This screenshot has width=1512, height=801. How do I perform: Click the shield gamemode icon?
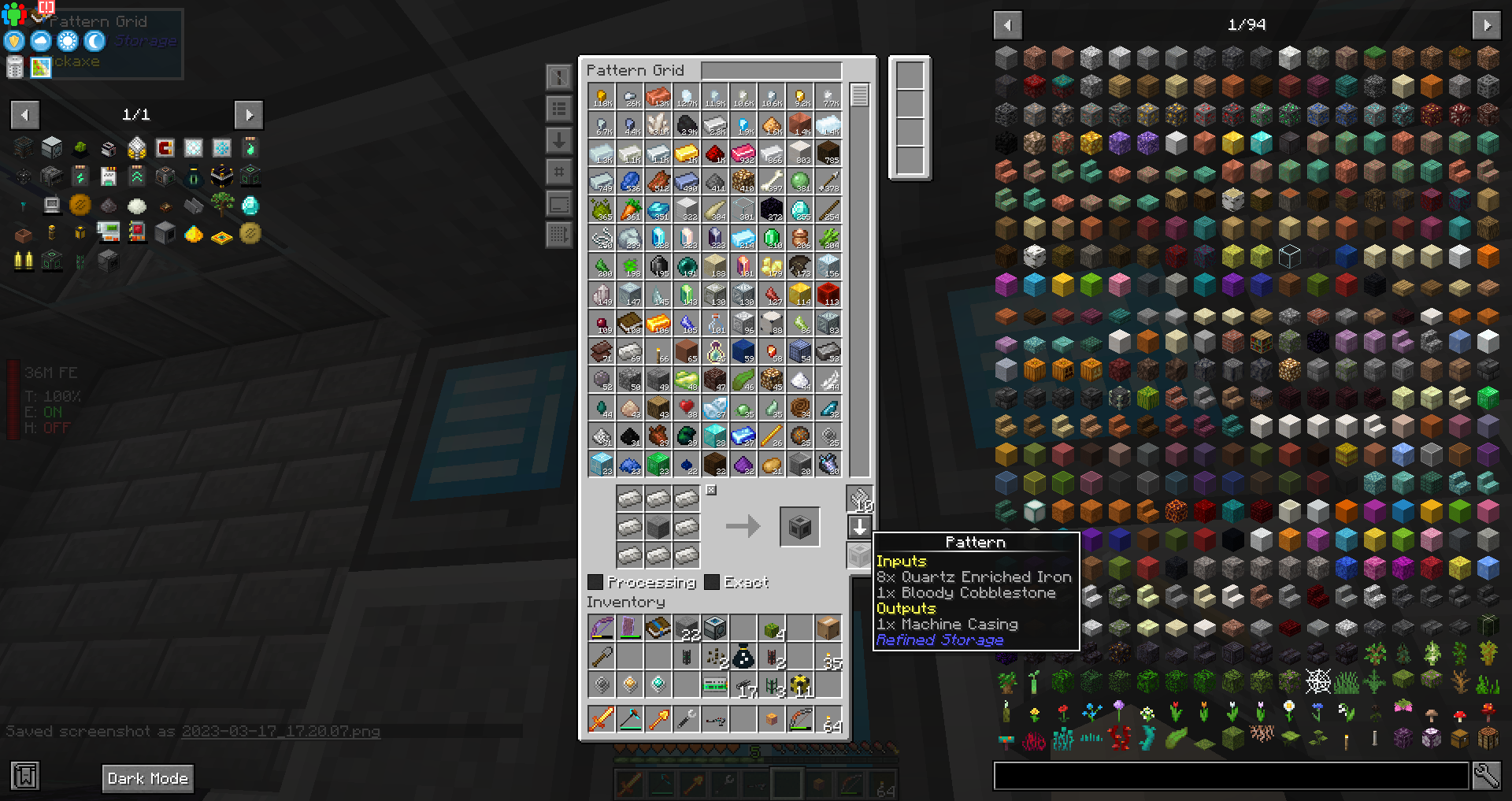click(13, 41)
